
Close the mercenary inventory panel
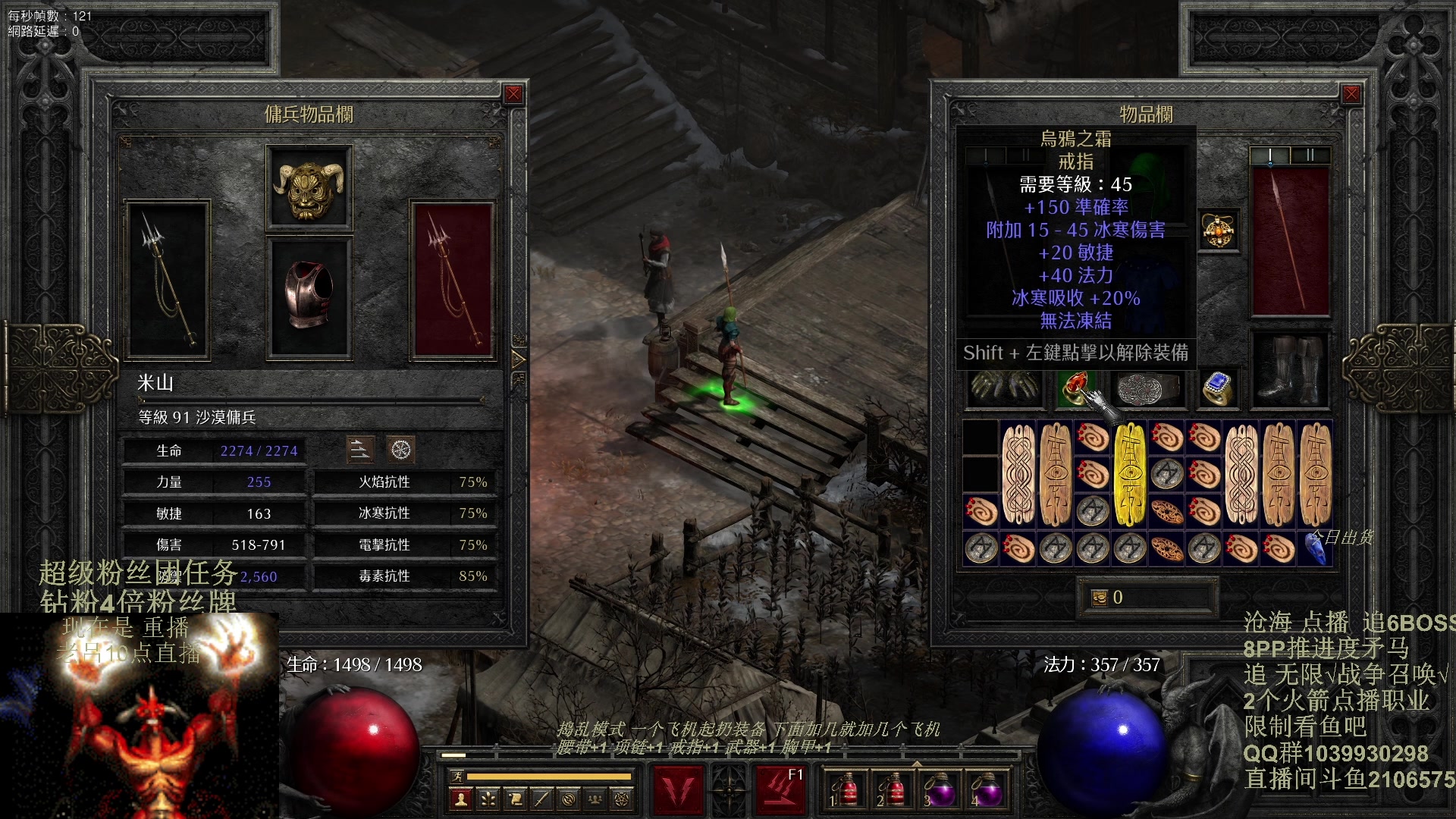click(513, 94)
